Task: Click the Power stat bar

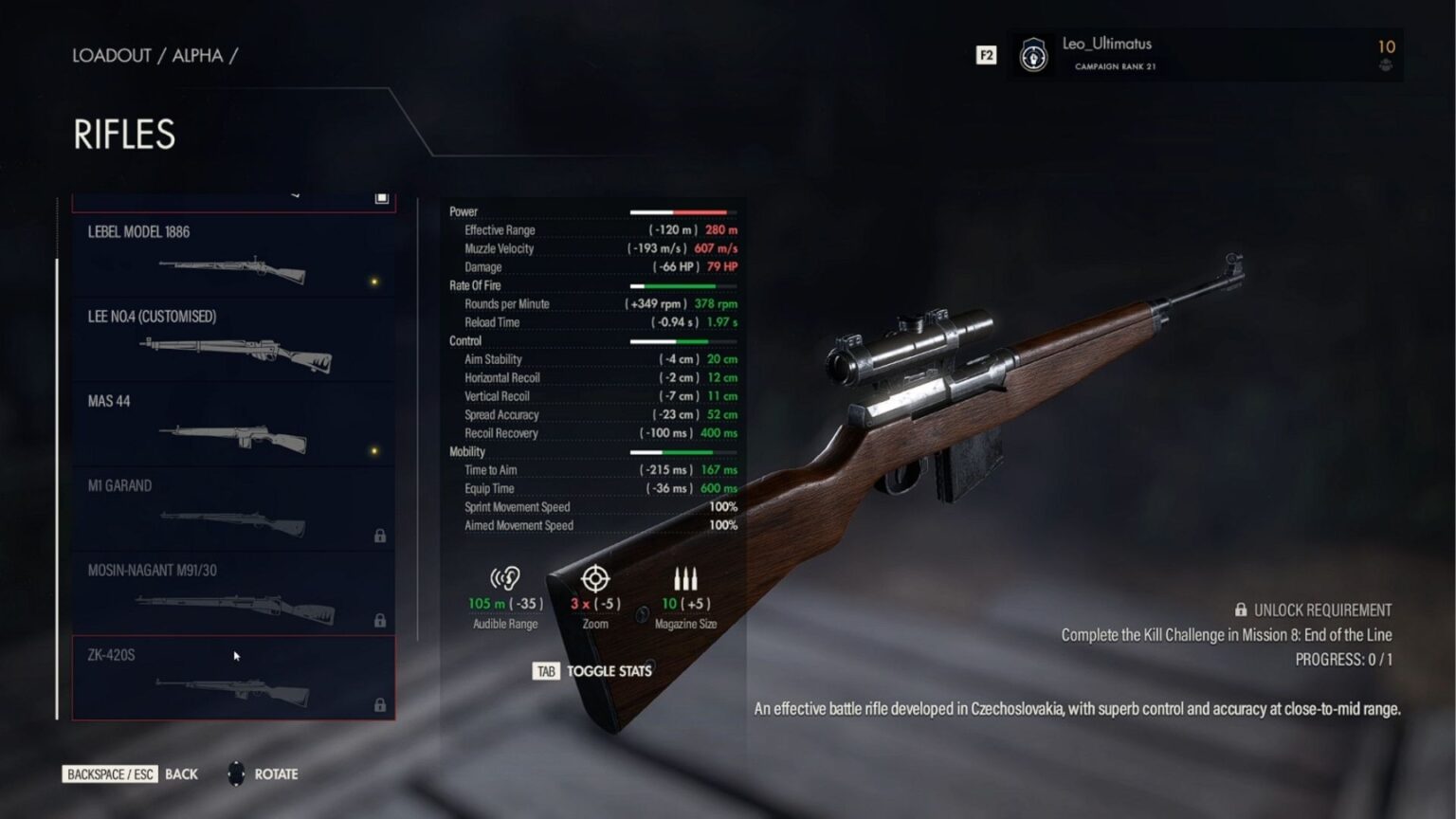Action: click(685, 210)
